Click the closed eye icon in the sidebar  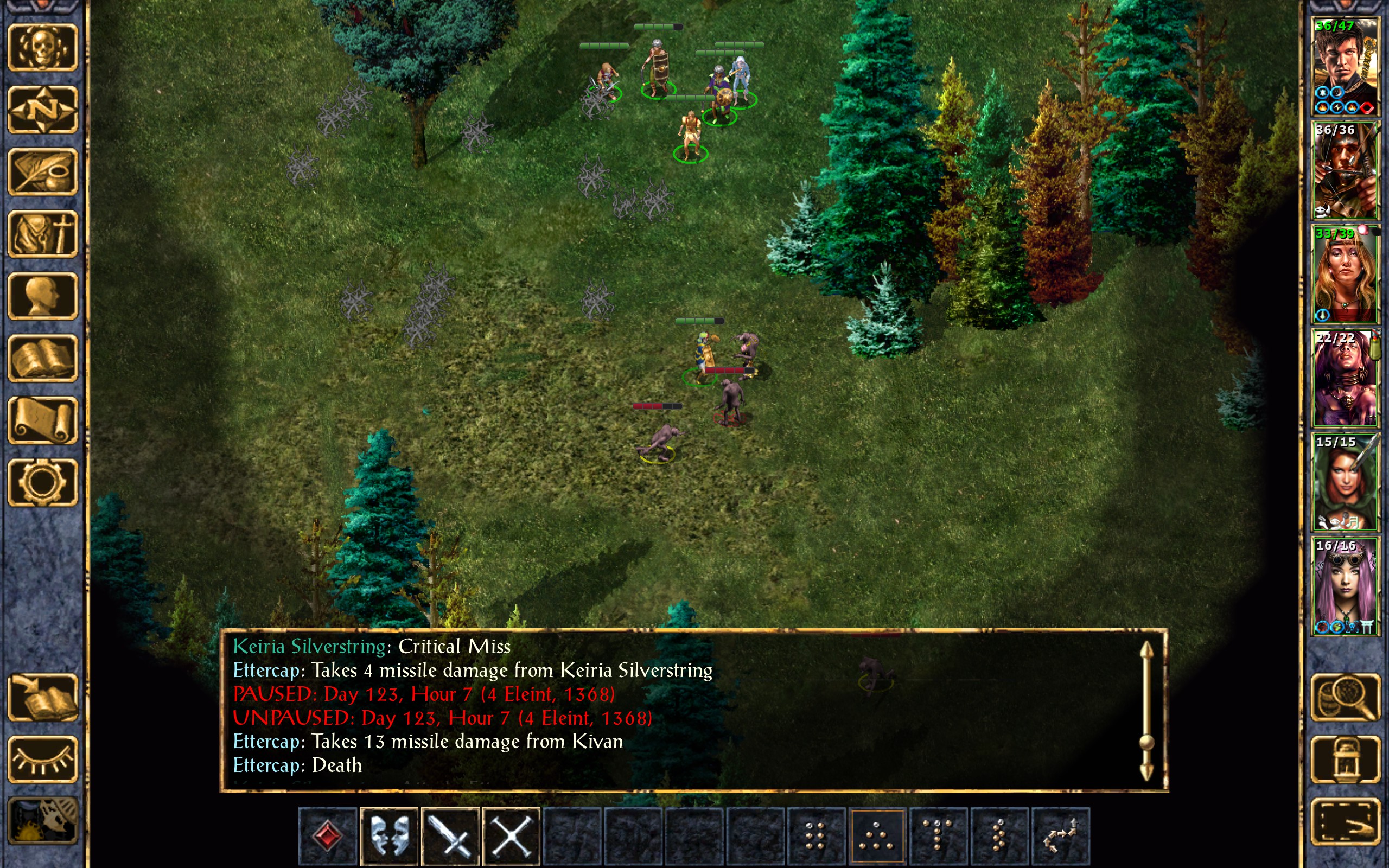[43, 759]
